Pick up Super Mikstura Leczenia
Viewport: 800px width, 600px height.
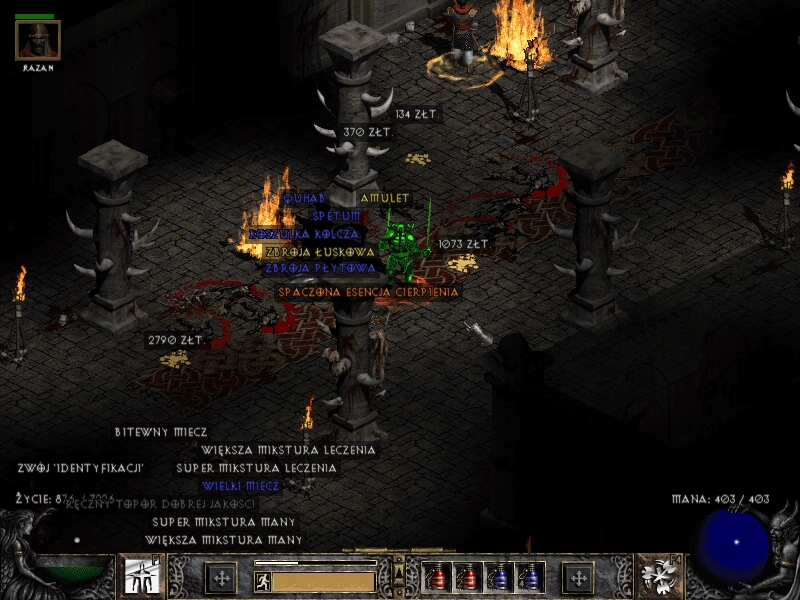point(256,468)
